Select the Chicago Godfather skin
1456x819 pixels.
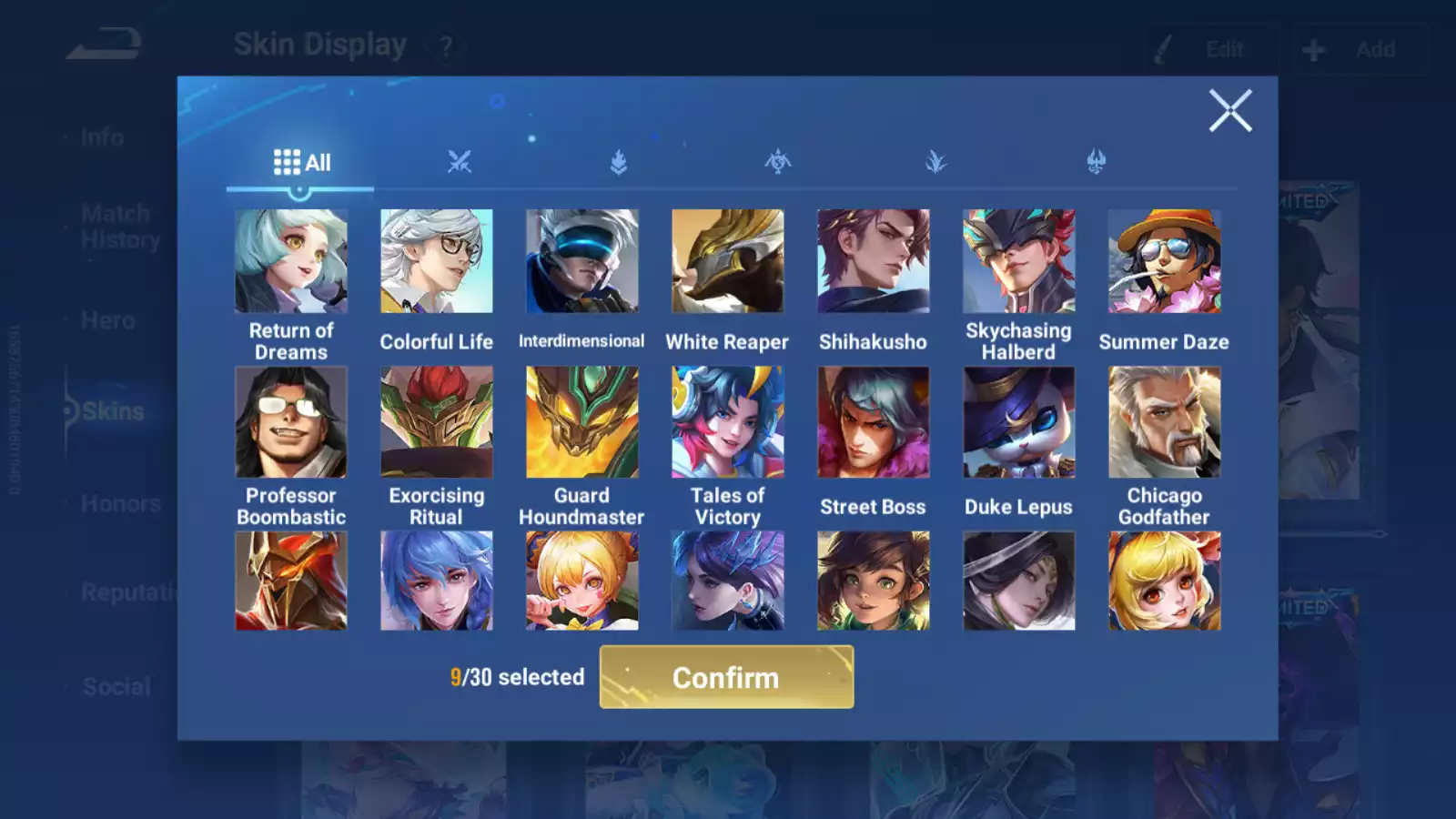point(1164,422)
